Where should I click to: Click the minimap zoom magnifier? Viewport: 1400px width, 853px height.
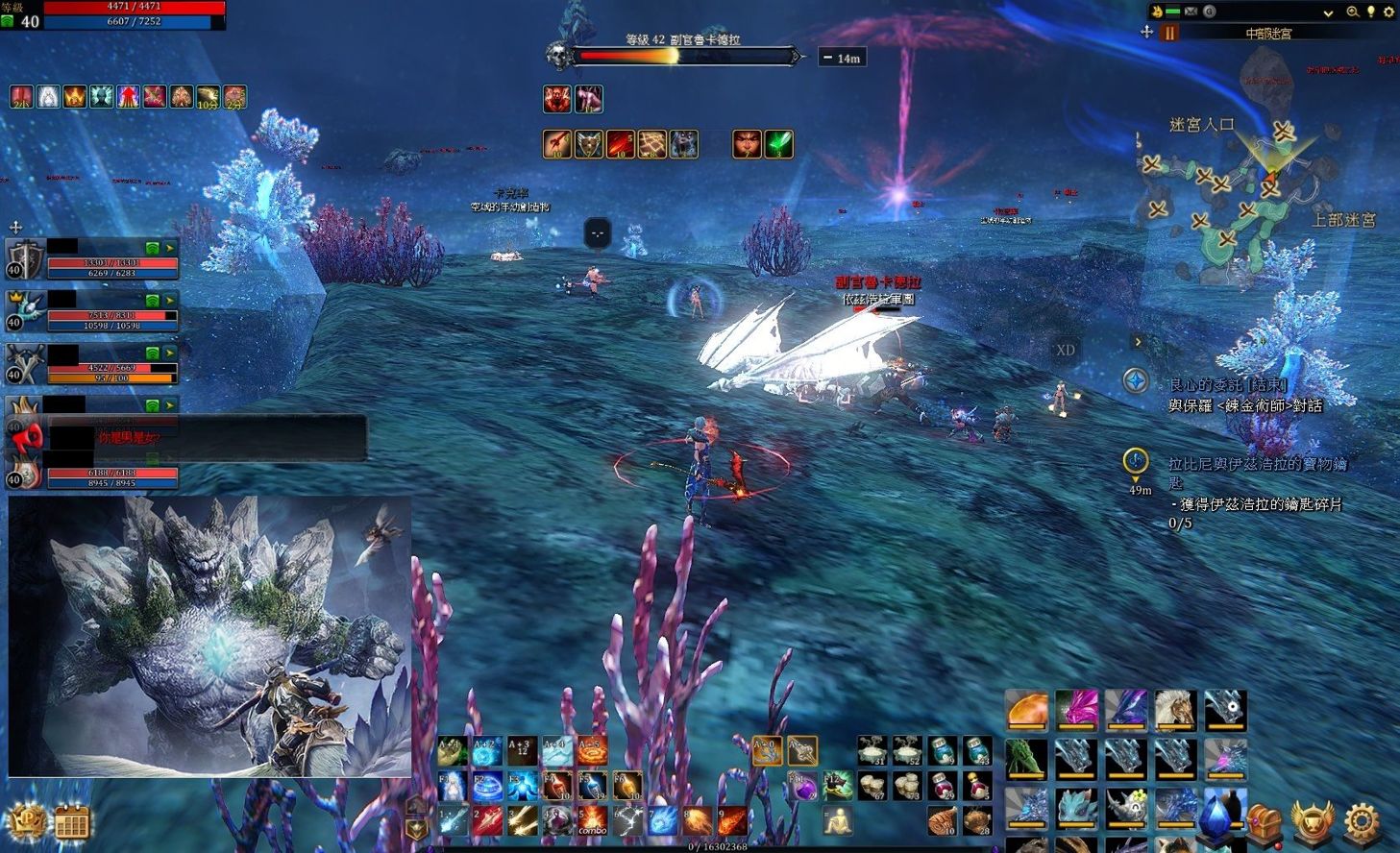1352,12
